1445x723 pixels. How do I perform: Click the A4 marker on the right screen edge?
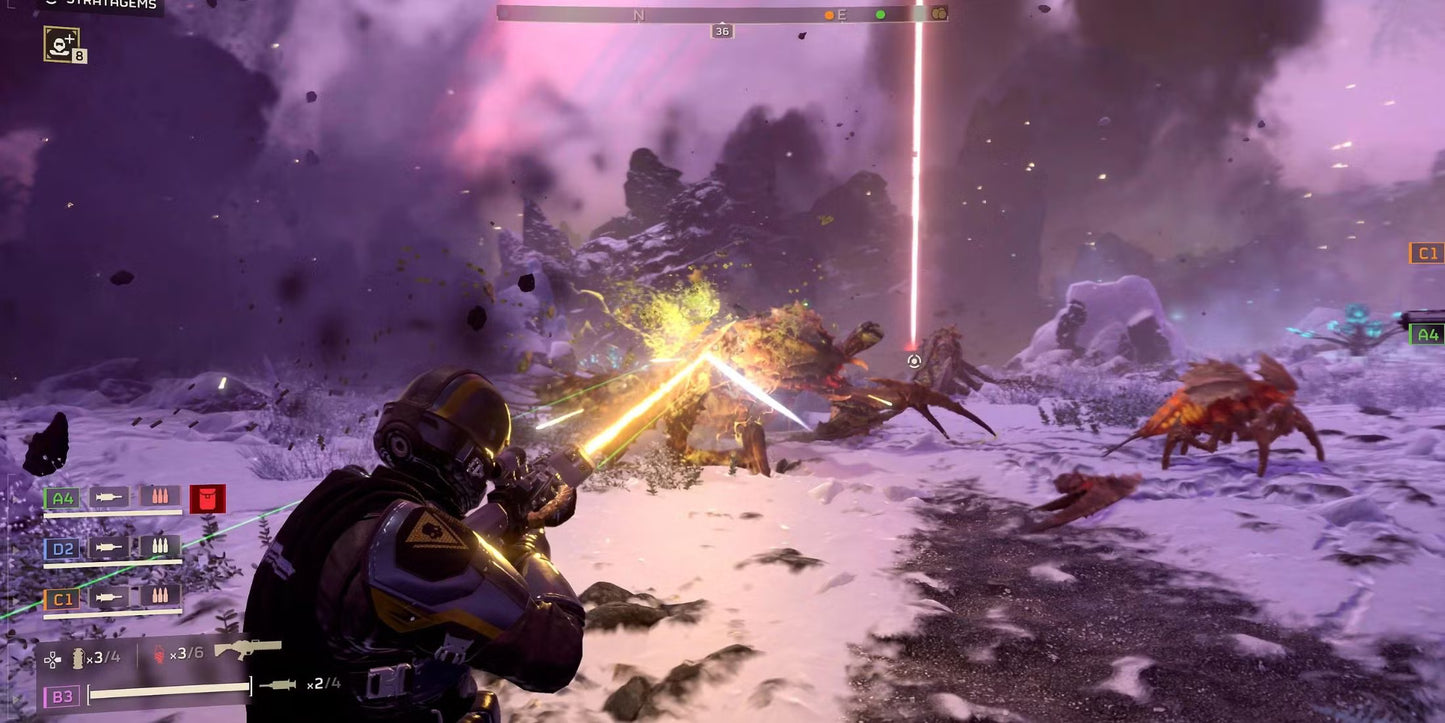click(1428, 335)
